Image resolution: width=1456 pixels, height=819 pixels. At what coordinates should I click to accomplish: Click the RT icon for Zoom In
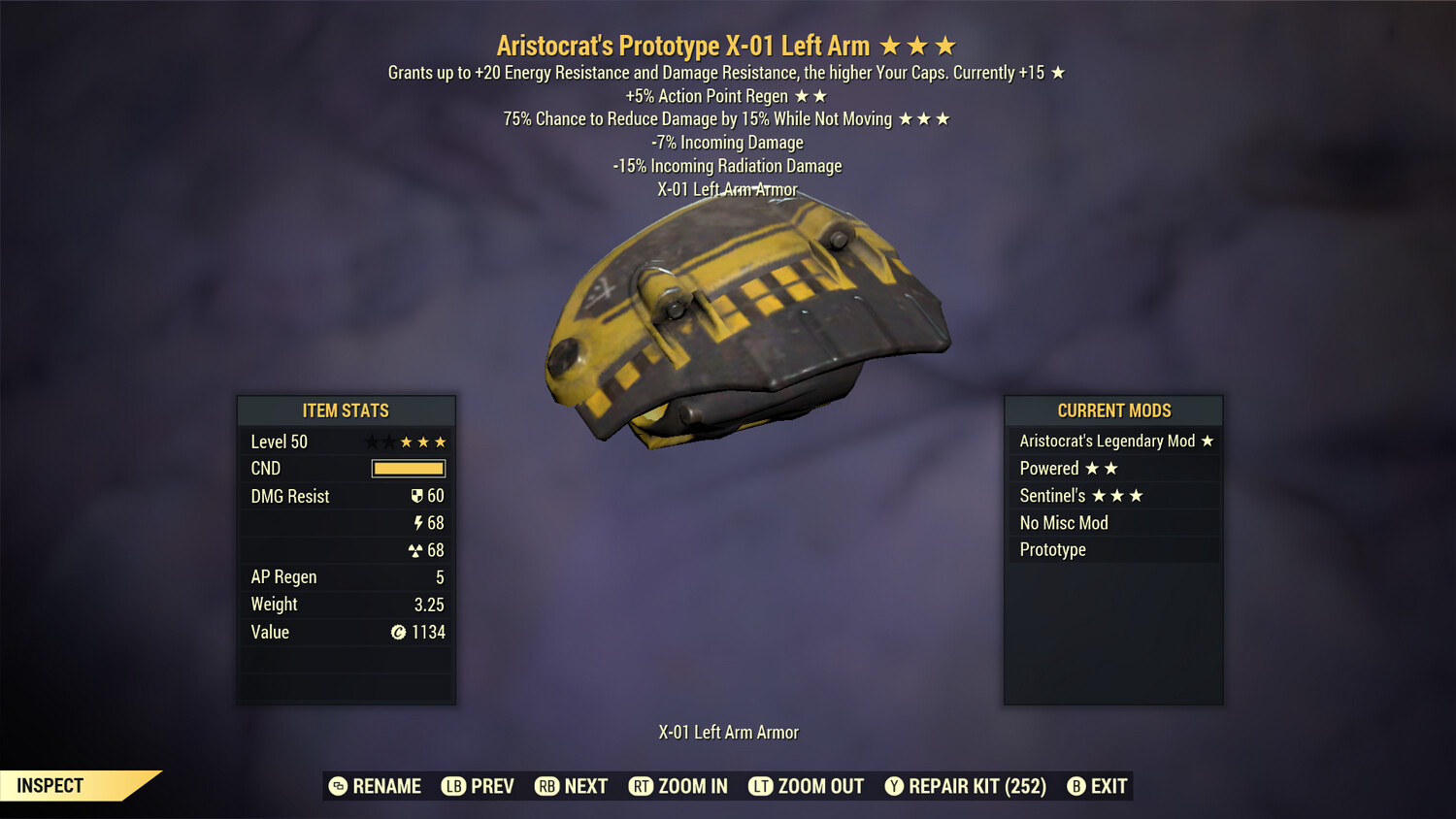642,786
